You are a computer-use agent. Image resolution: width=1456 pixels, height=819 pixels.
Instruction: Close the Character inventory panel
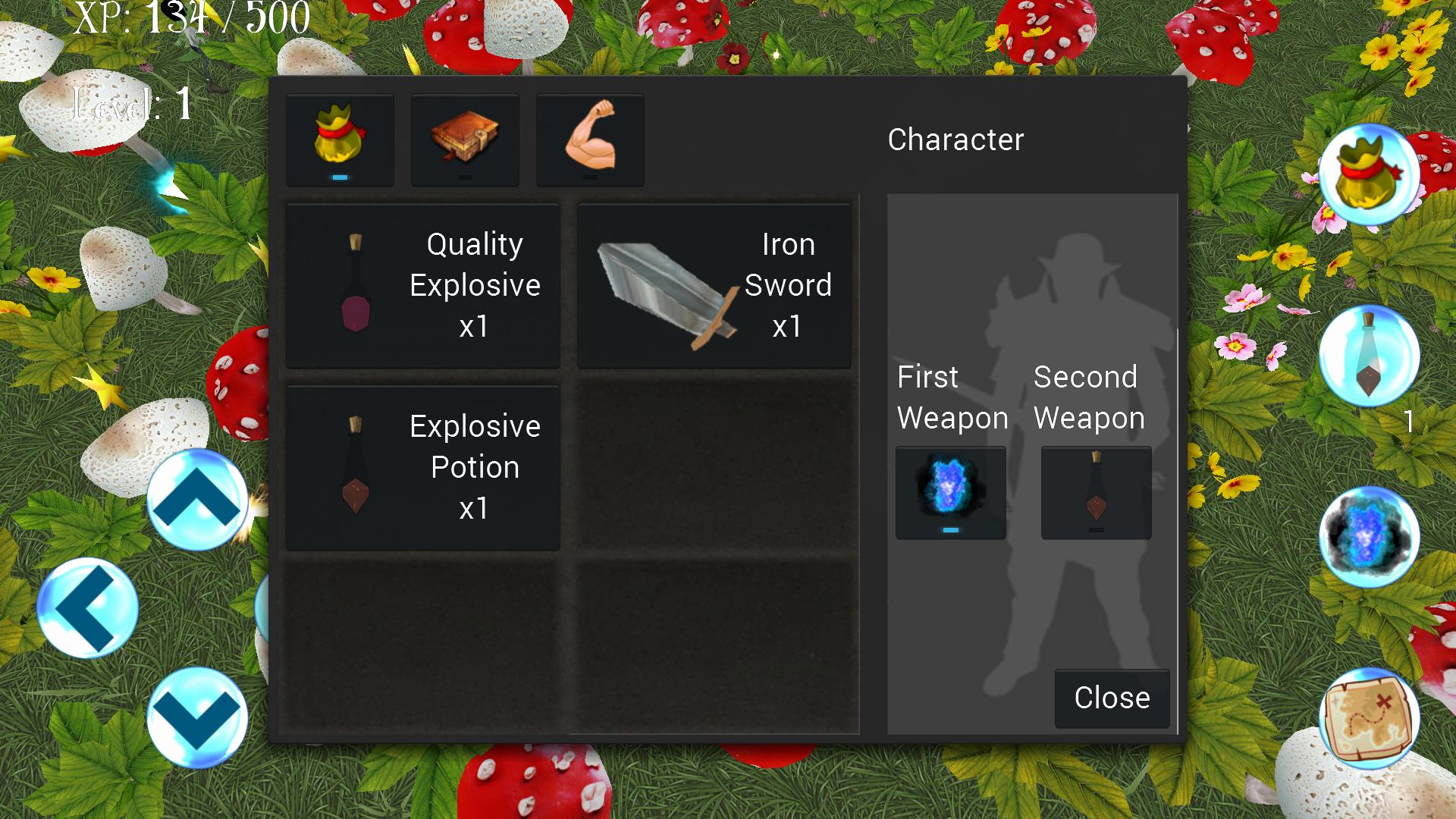tap(1111, 698)
